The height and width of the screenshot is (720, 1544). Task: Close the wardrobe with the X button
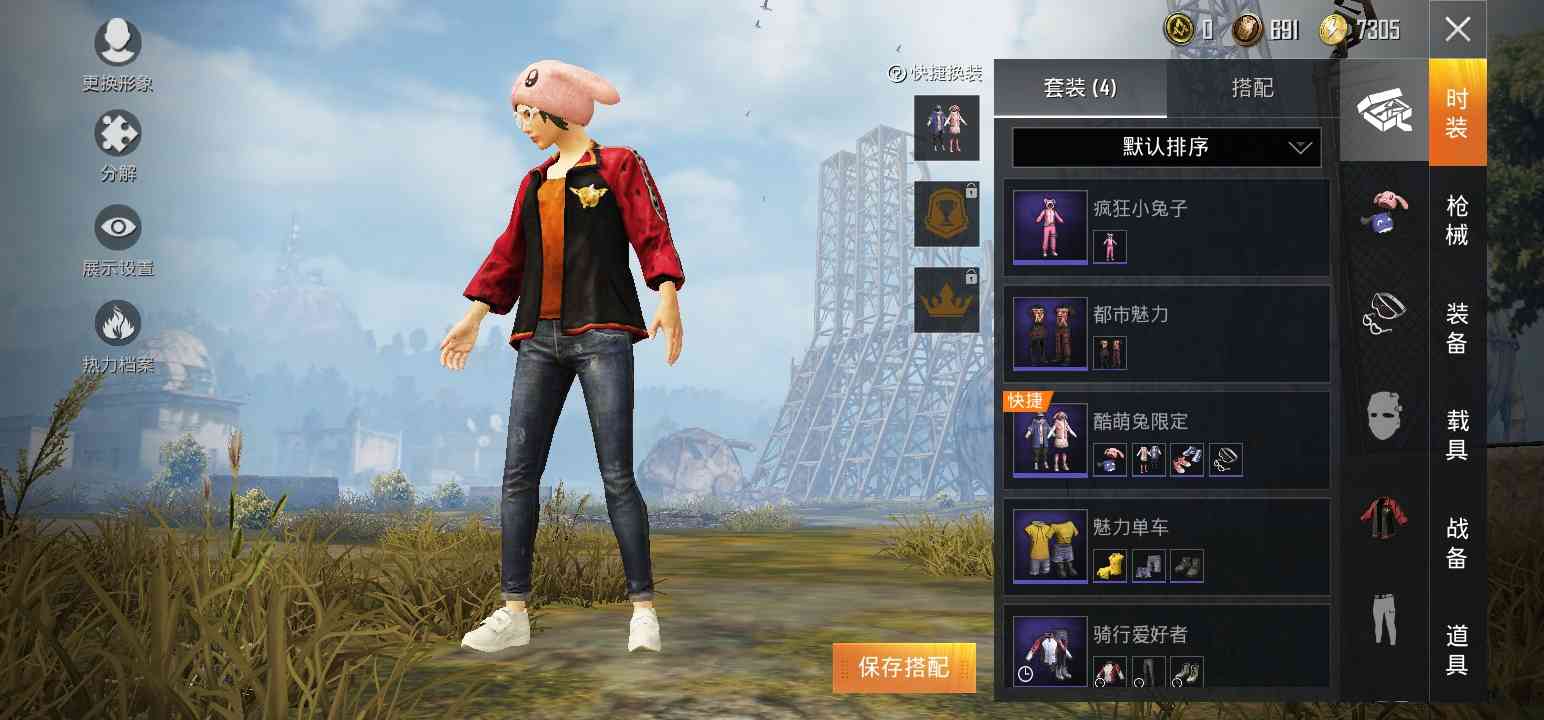pos(1457,29)
